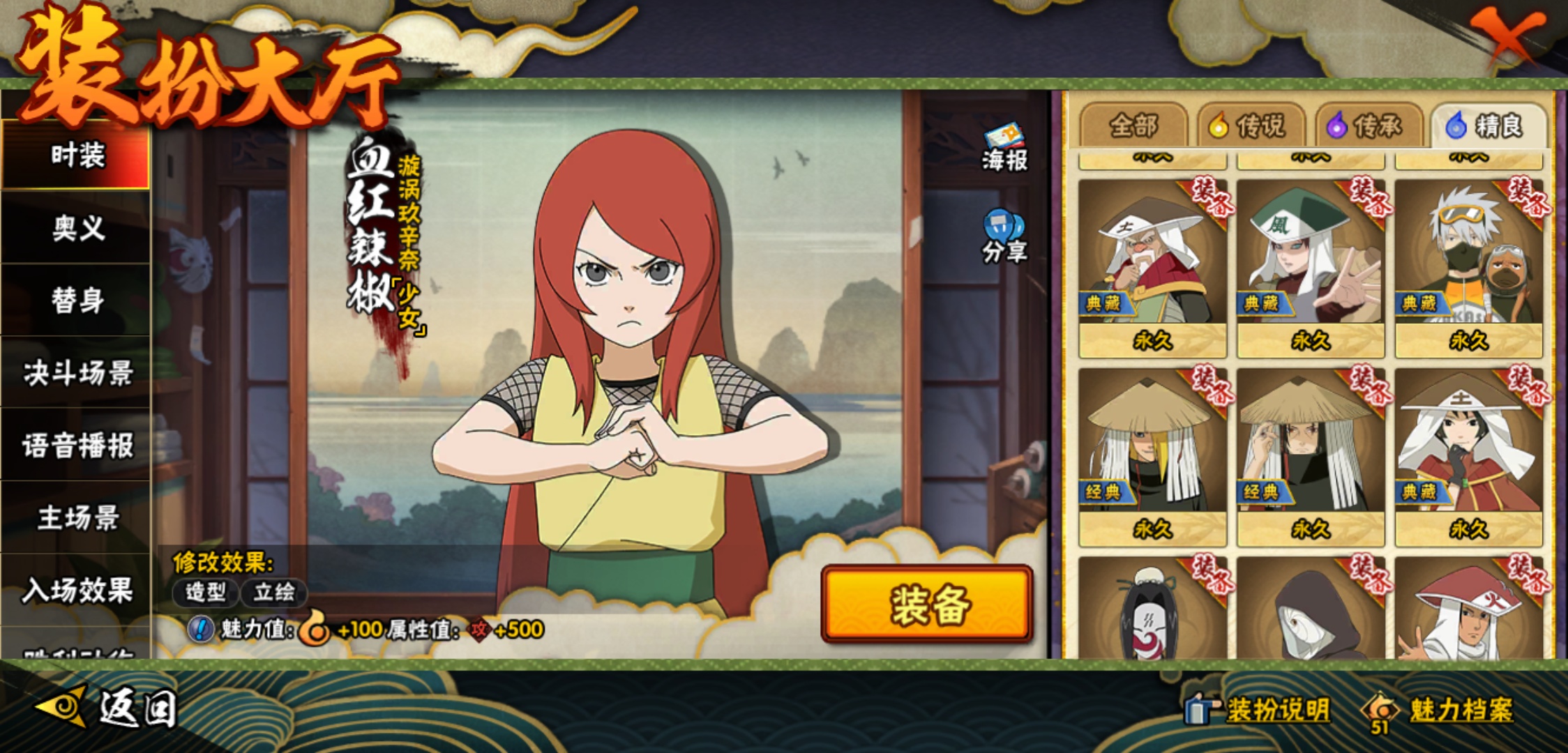Switch to the 传说 tab
The height and width of the screenshot is (753, 1568).
tap(1251, 126)
